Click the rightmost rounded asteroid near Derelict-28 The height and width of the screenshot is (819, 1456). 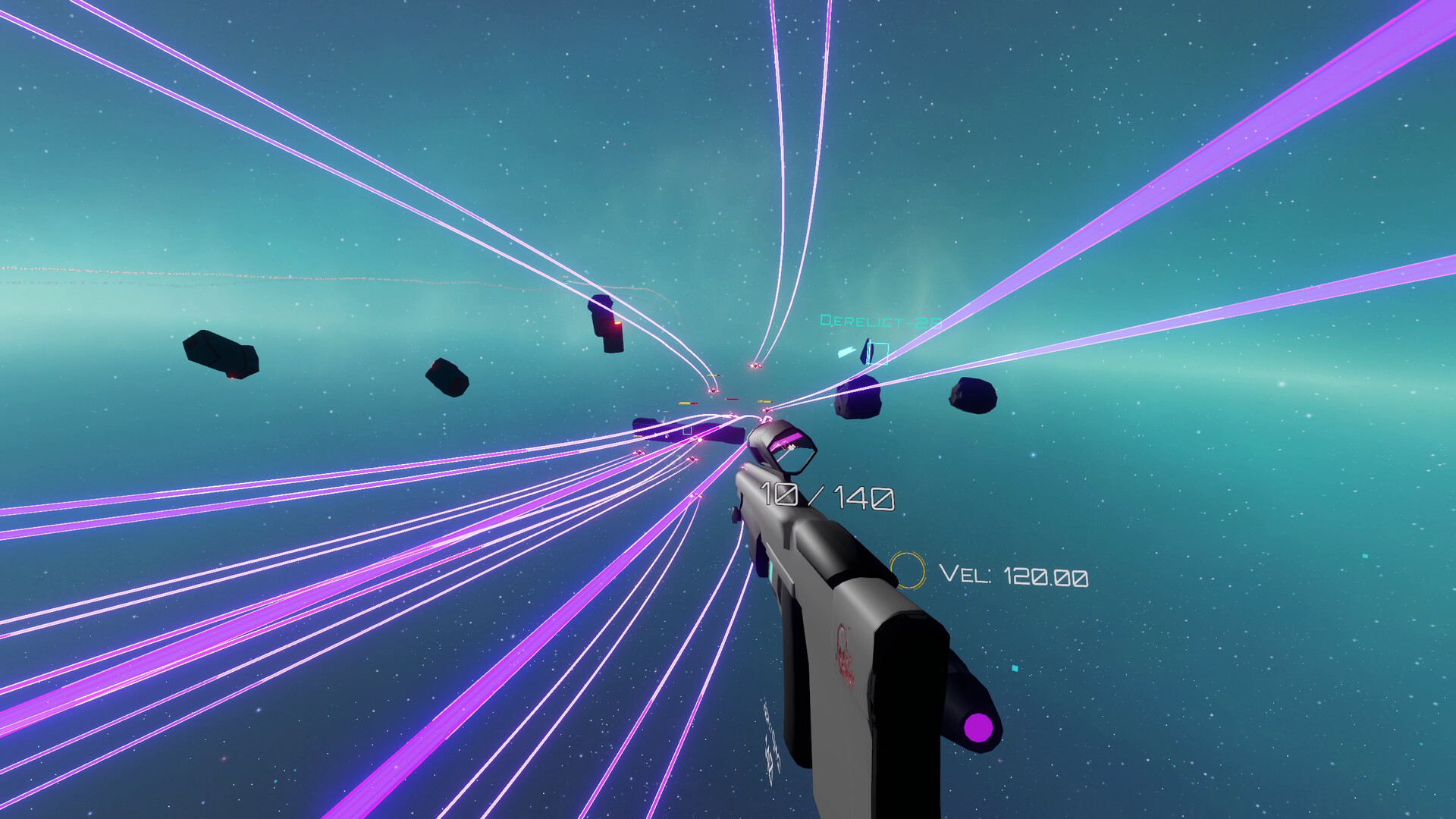[x=974, y=396]
